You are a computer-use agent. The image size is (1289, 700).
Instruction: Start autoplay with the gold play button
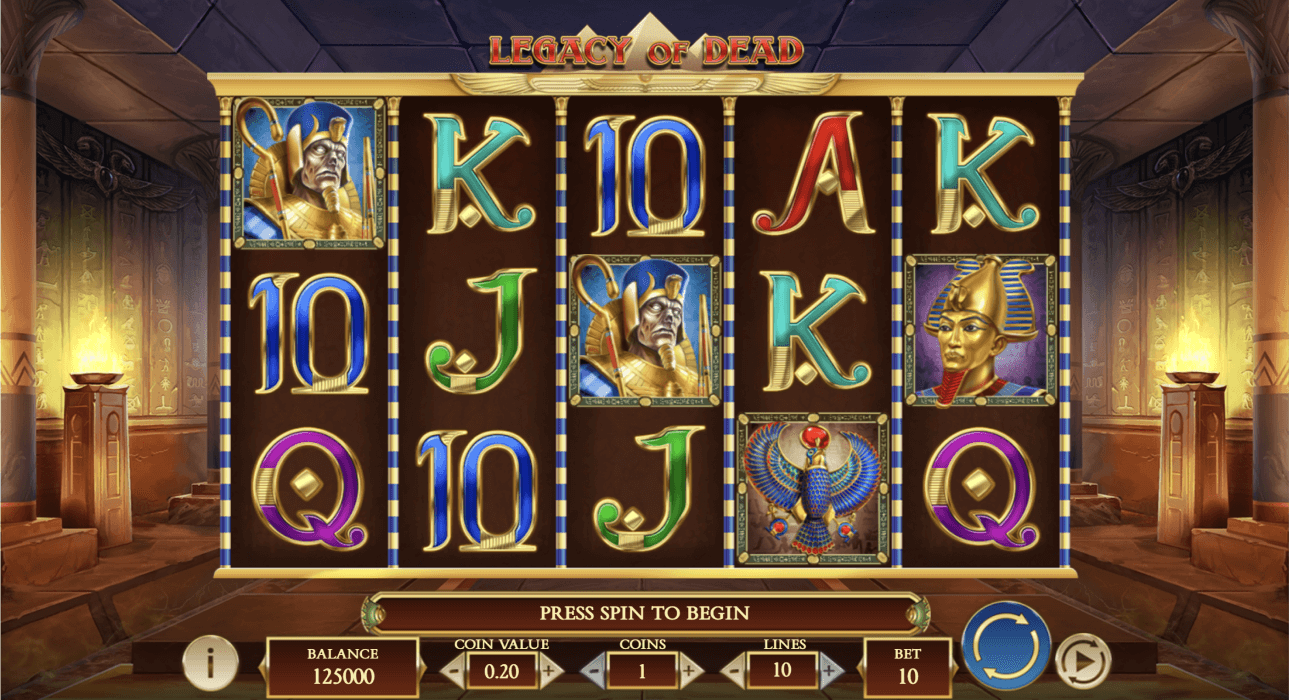pyautogui.click(x=1083, y=660)
